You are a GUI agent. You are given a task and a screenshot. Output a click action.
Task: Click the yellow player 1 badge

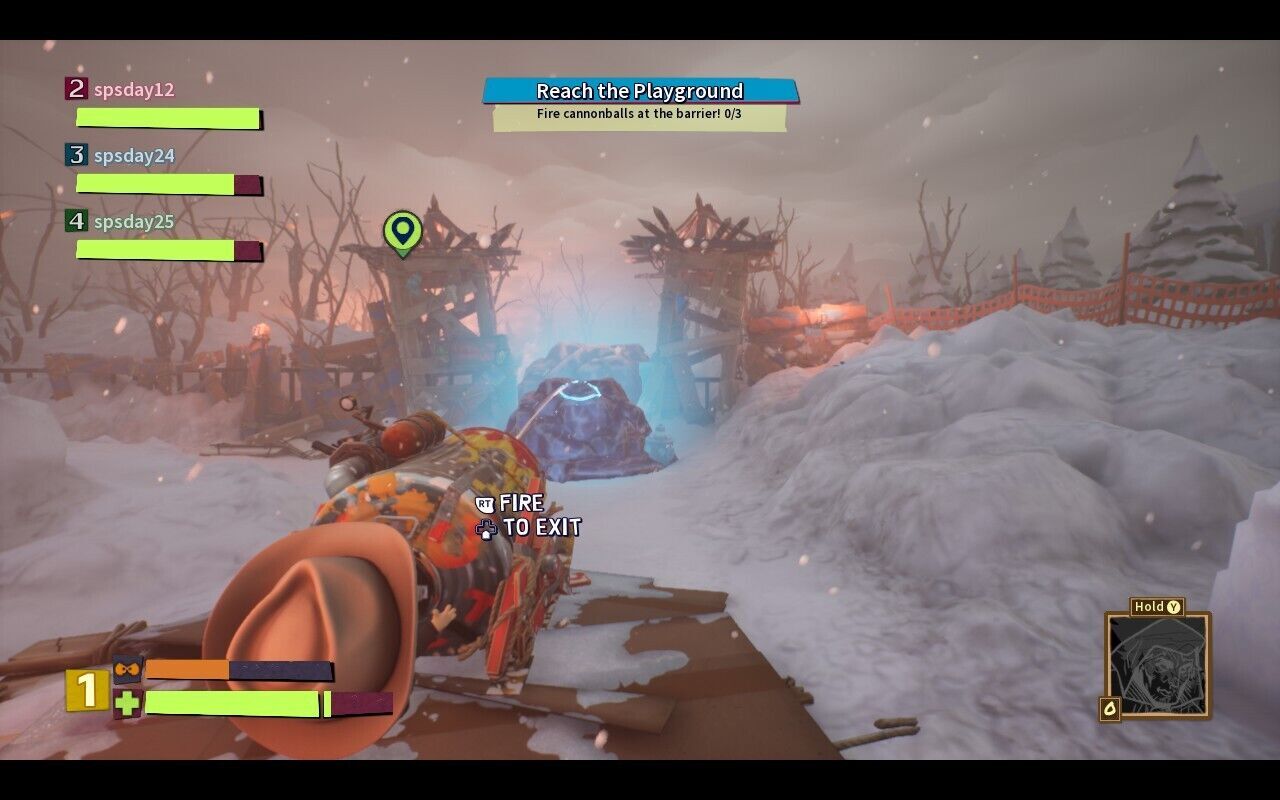click(87, 690)
